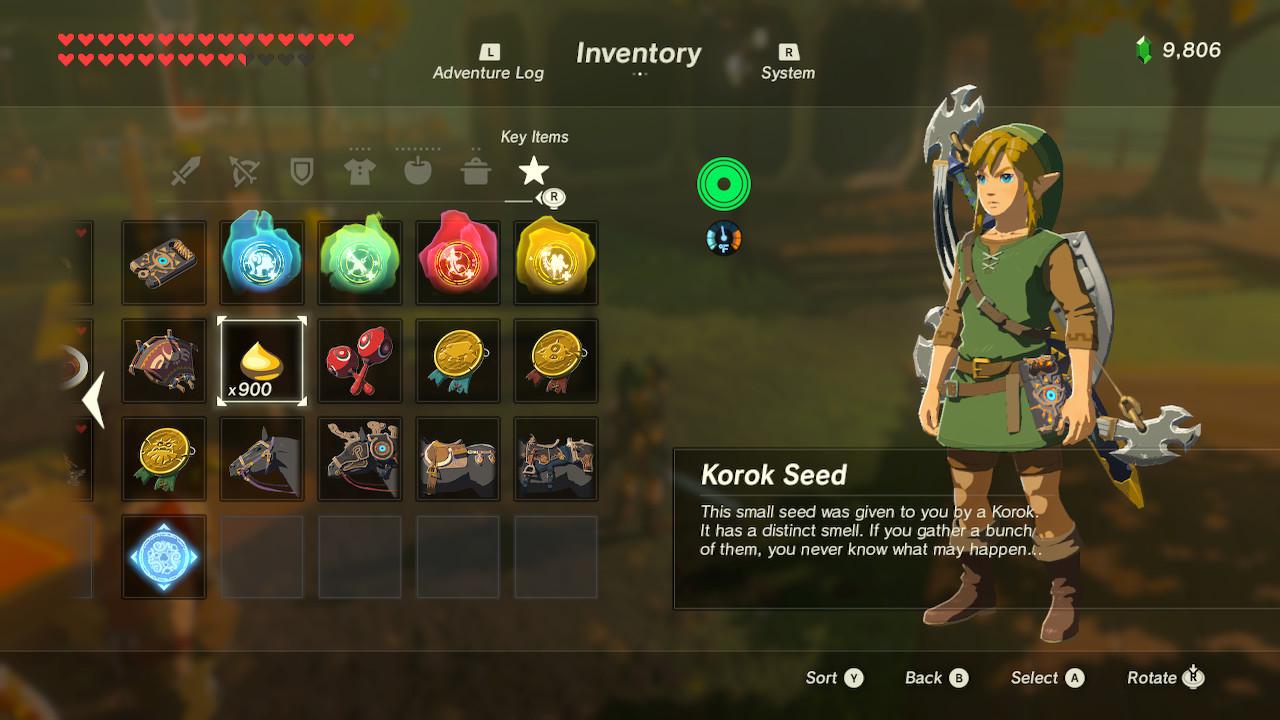Select the Sheikah Slate item

tap(163, 262)
